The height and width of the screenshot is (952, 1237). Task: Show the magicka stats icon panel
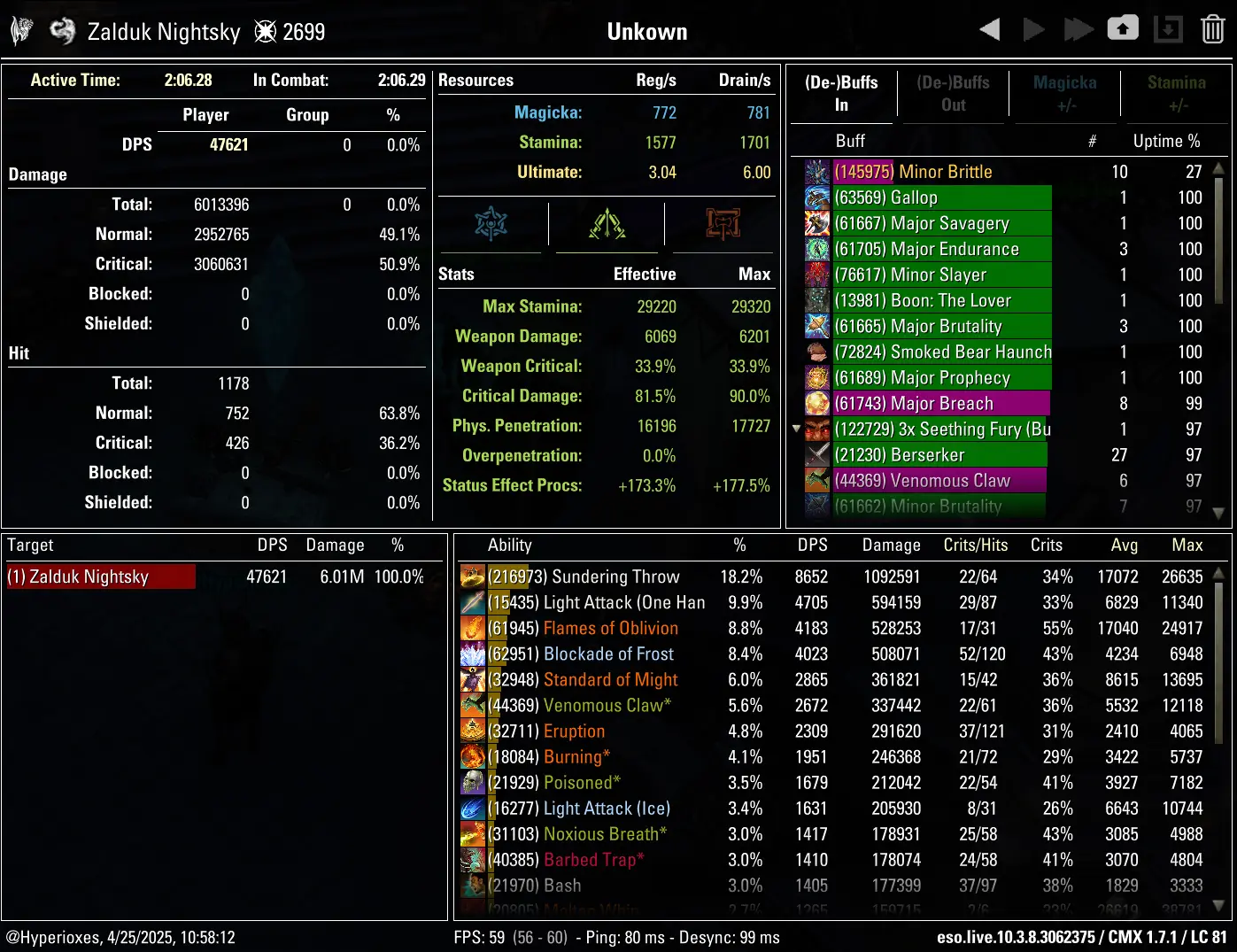[491, 224]
